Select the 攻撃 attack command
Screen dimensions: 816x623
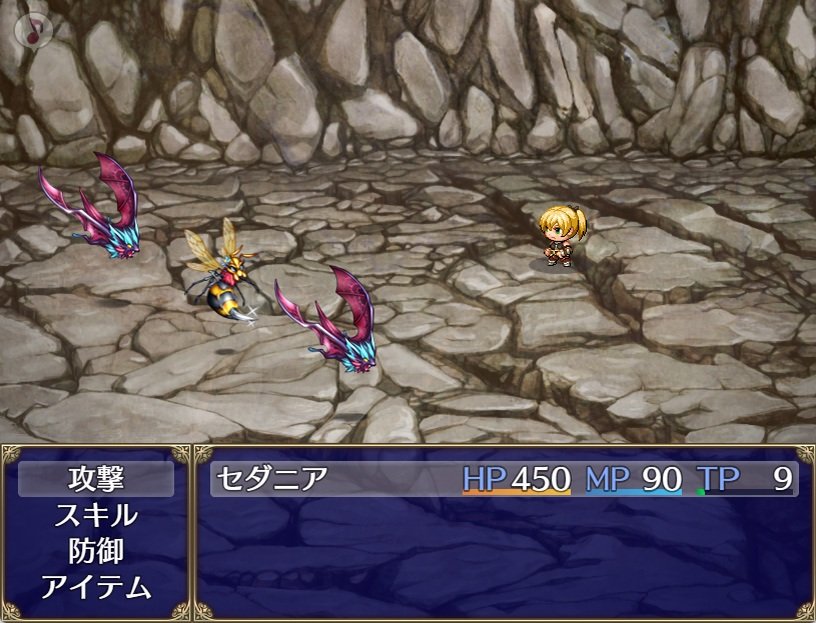pos(96,480)
